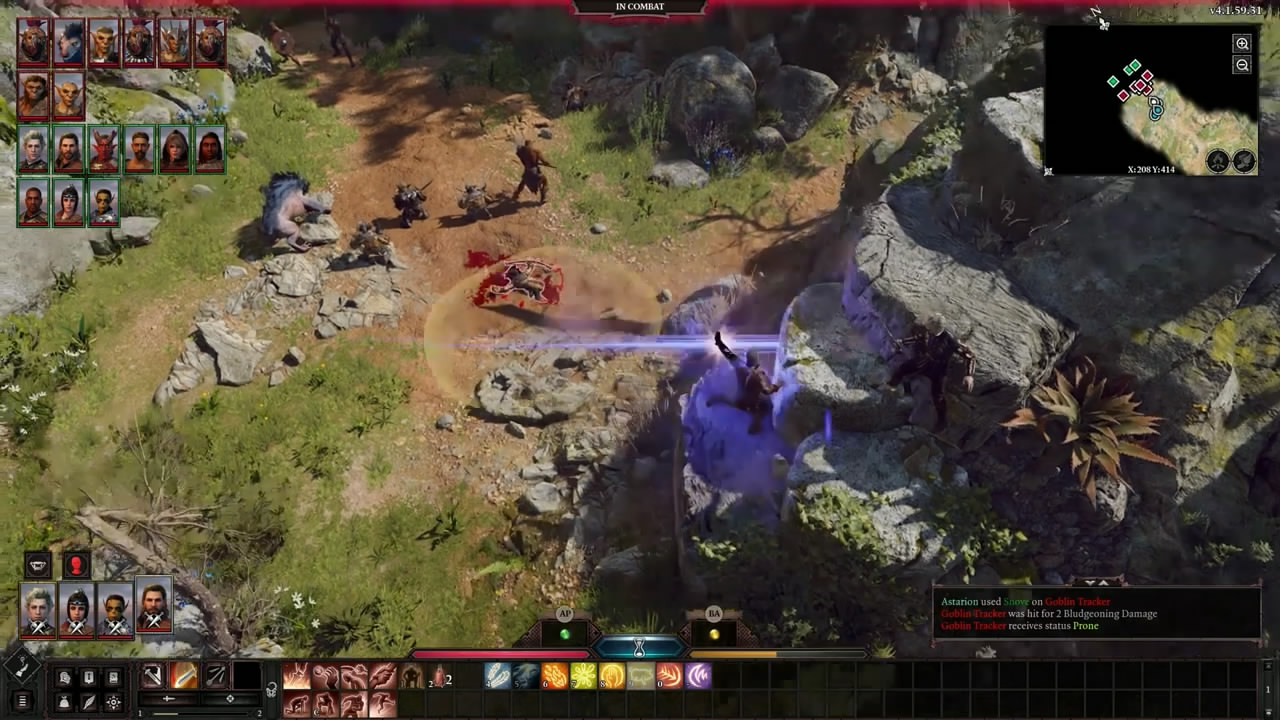The width and height of the screenshot is (1280, 720).
Task: Zoom out on the minimap
Action: (x=1242, y=65)
